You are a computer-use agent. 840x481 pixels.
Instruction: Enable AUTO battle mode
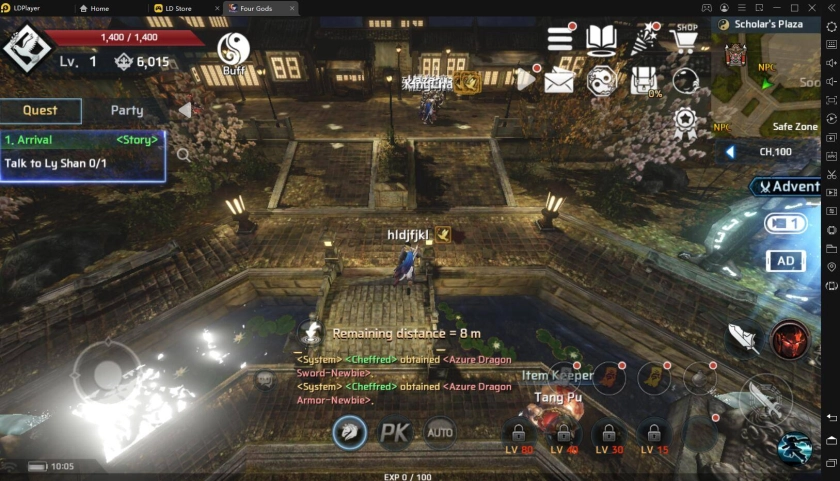[x=440, y=432]
